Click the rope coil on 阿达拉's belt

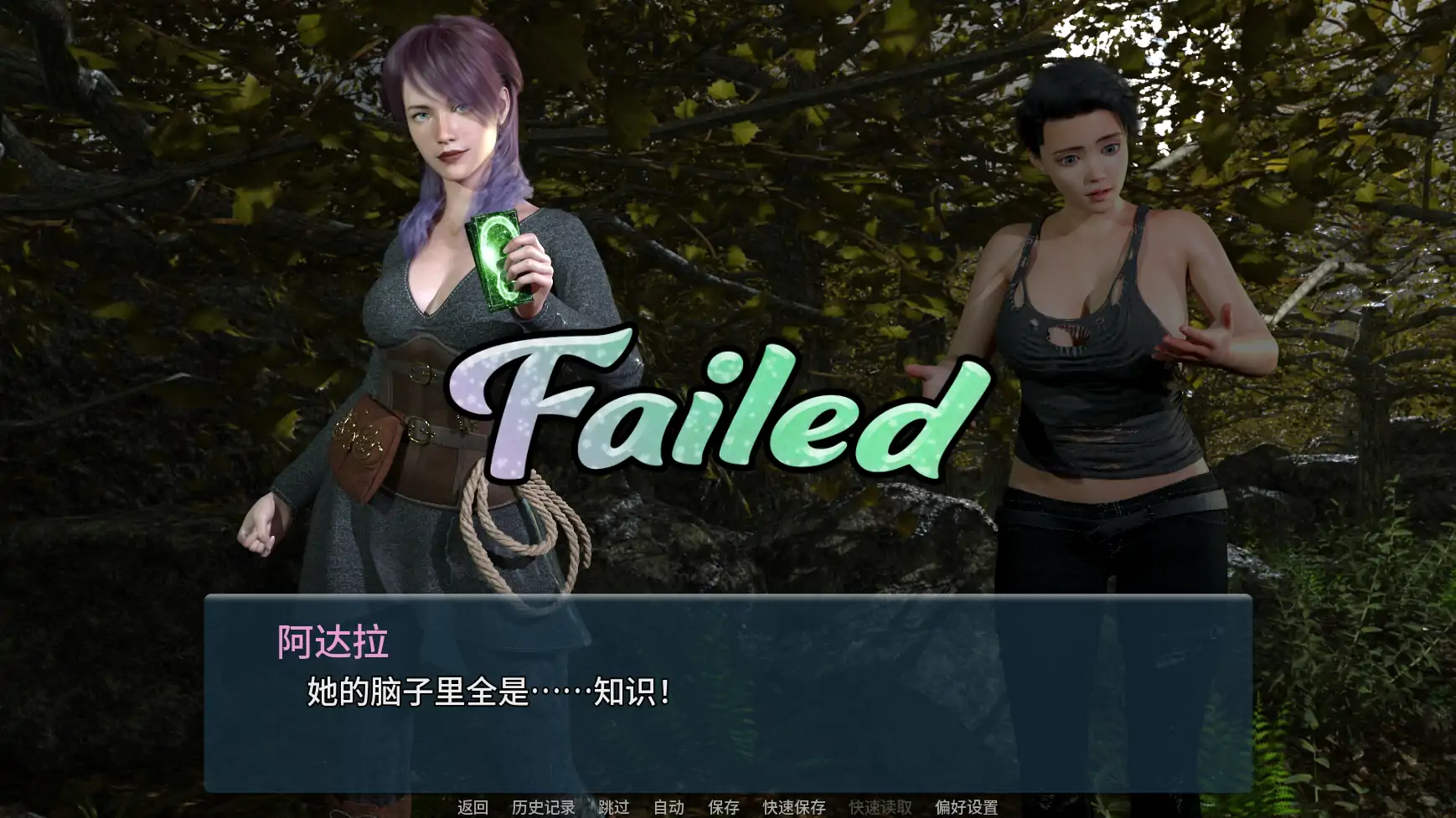pyautogui.click(x=519, y=519)
